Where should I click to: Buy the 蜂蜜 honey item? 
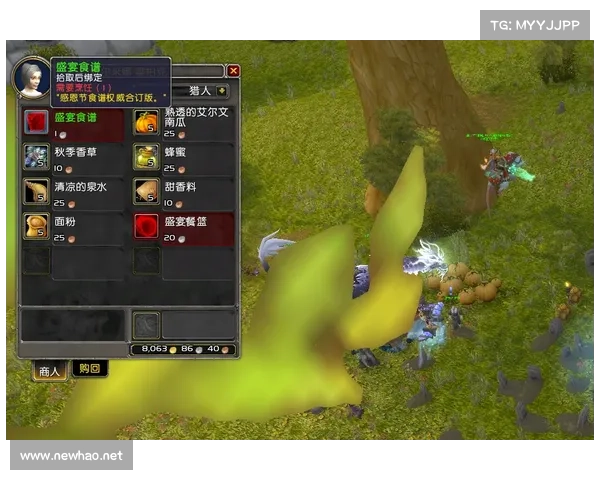click(146, 157)
